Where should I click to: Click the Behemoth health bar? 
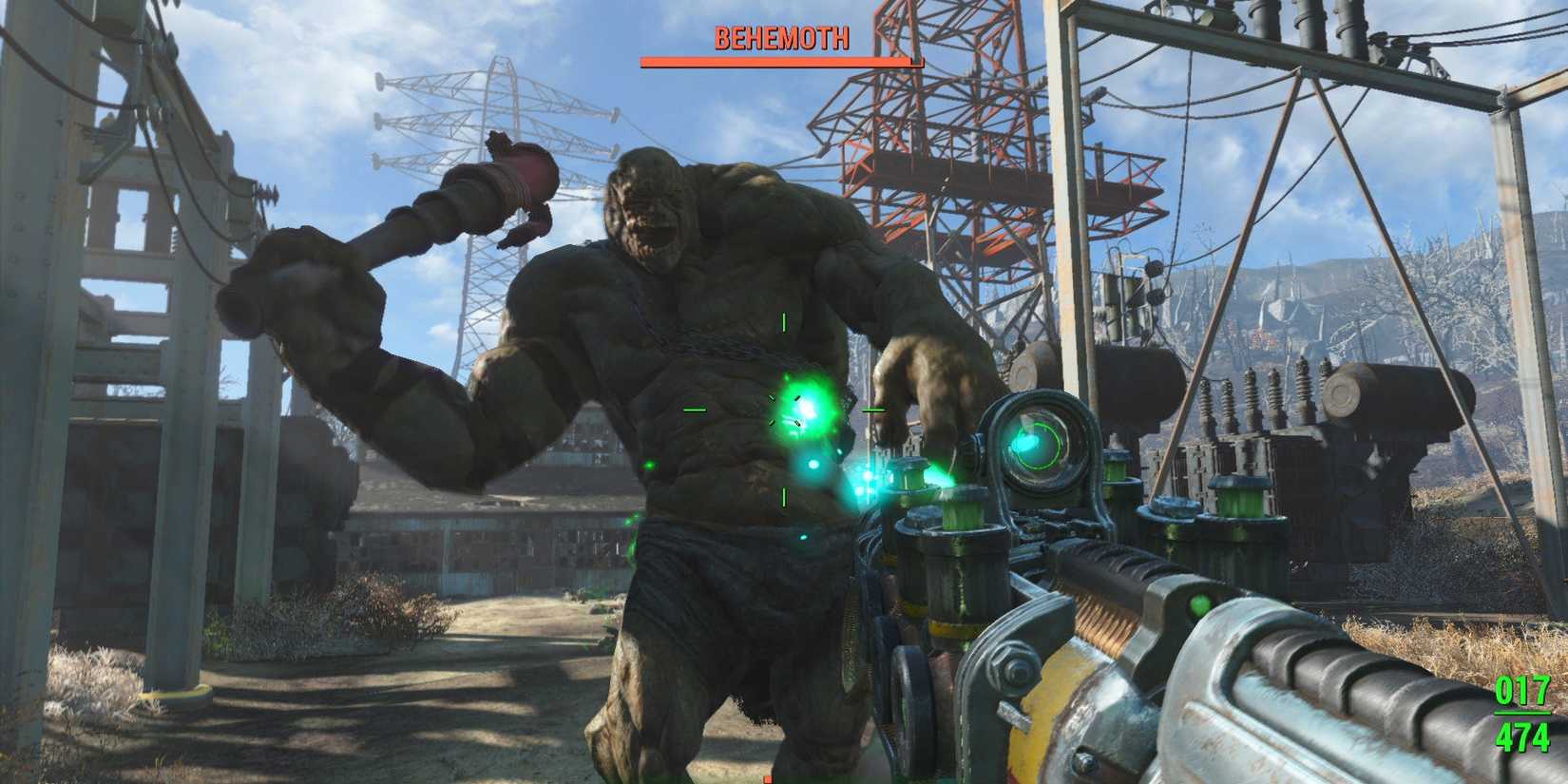[779, 60]
